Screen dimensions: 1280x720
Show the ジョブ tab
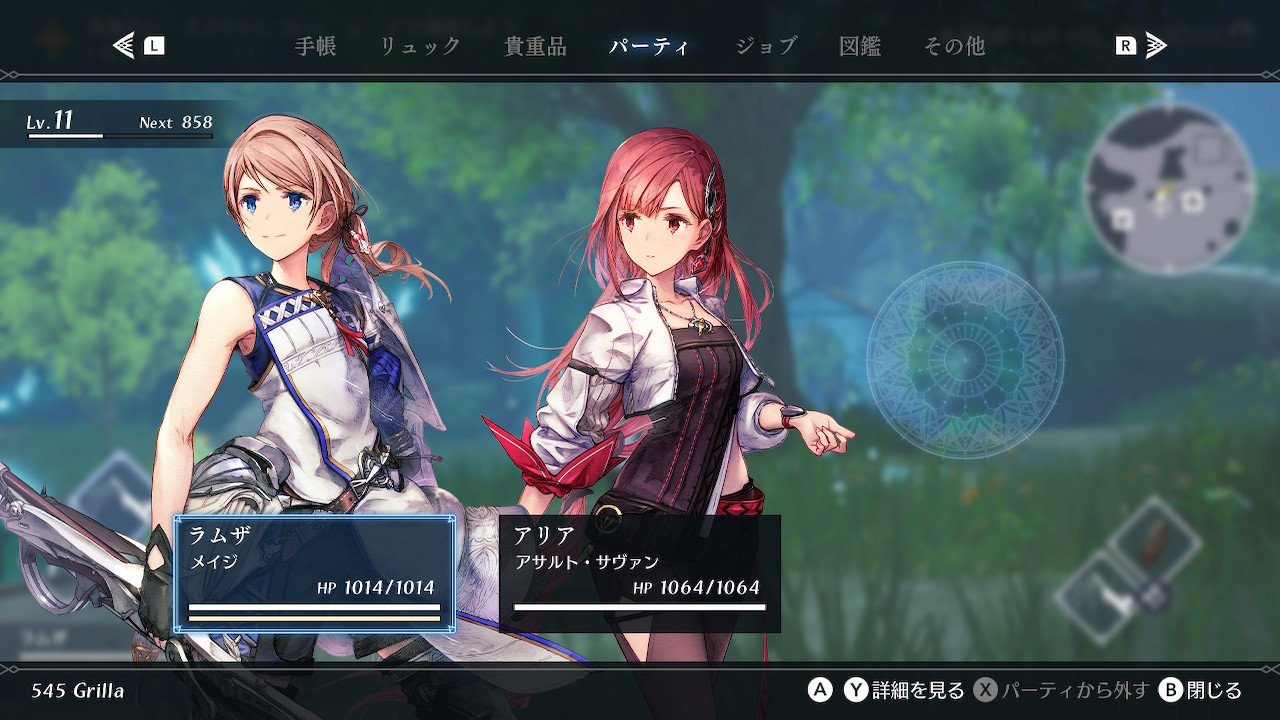click(x=765, y=46)
